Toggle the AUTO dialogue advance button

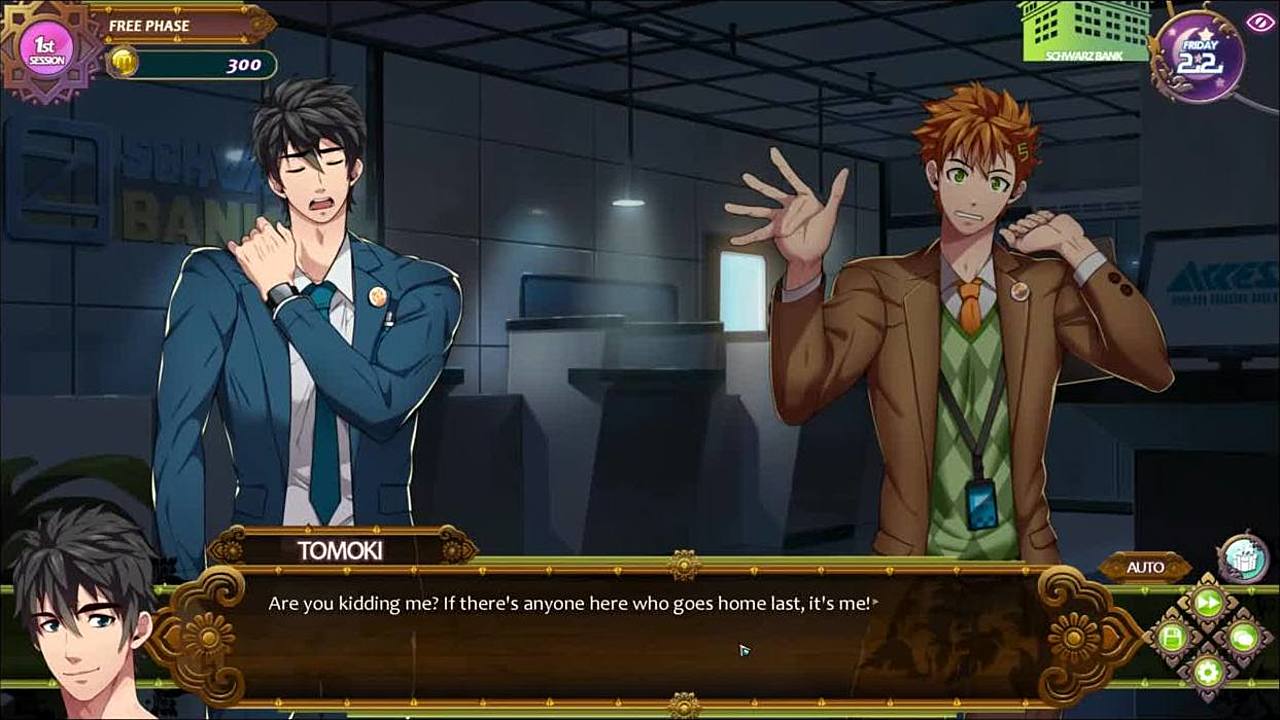pos(1145,567)
